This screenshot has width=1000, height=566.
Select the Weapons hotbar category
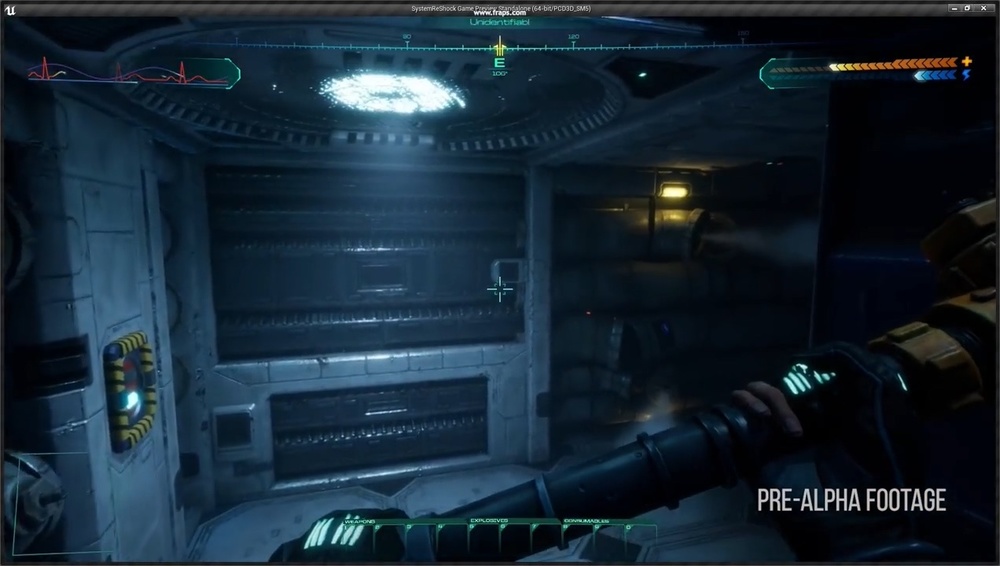360,521
